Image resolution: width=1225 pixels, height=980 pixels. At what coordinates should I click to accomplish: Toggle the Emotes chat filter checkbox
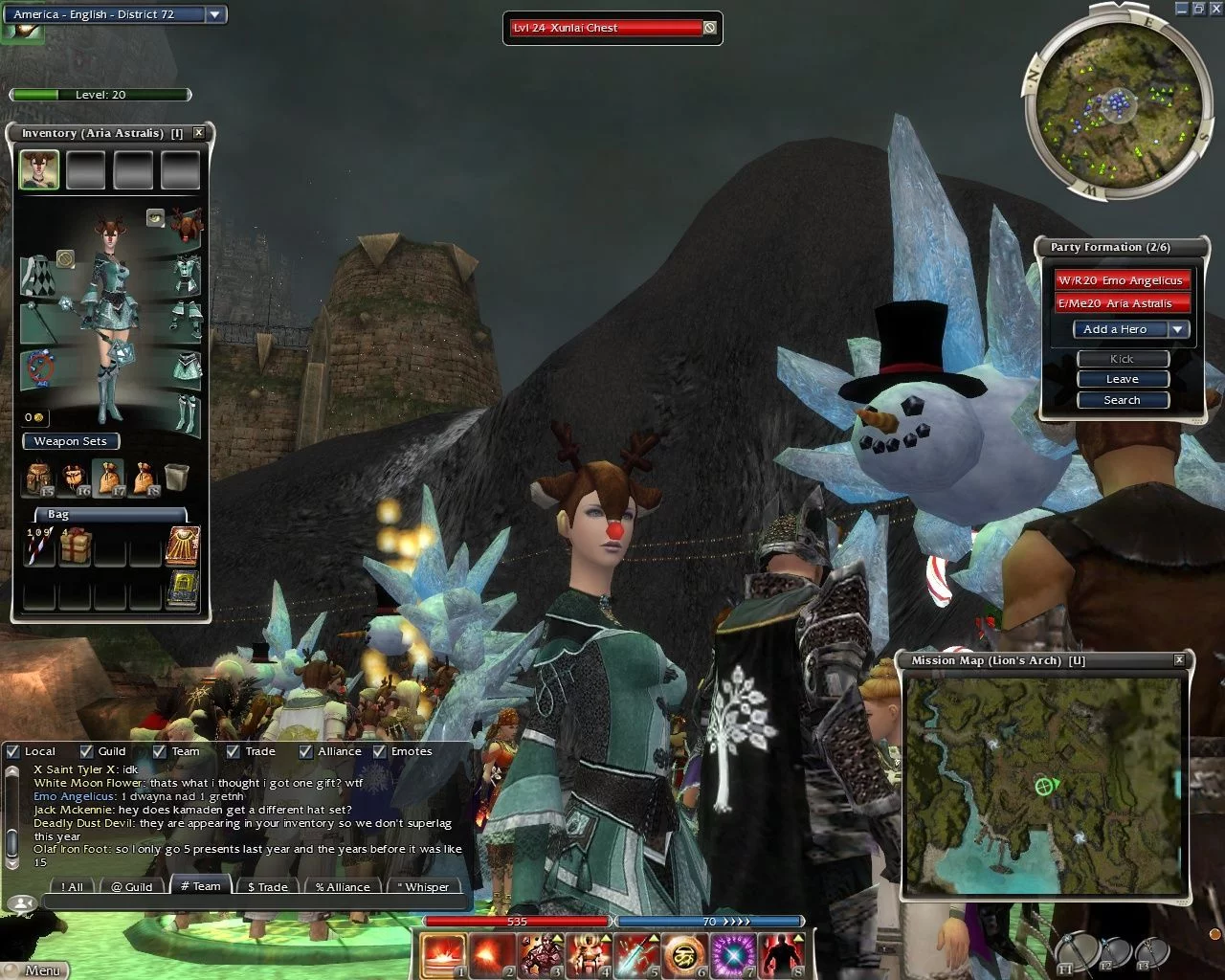(x=379, y=751)
